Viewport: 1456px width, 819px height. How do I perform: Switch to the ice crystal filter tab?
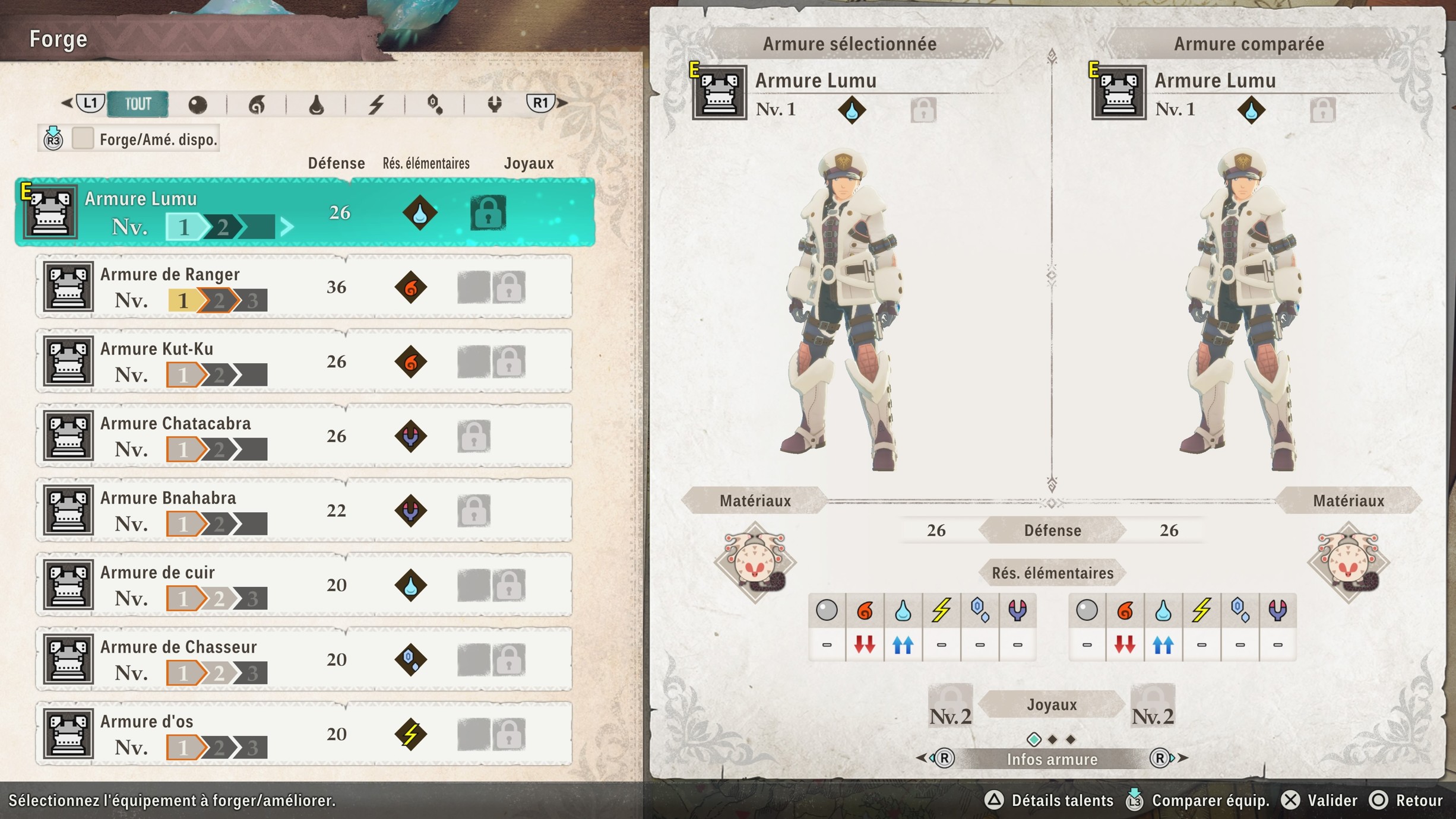point(435,105)
